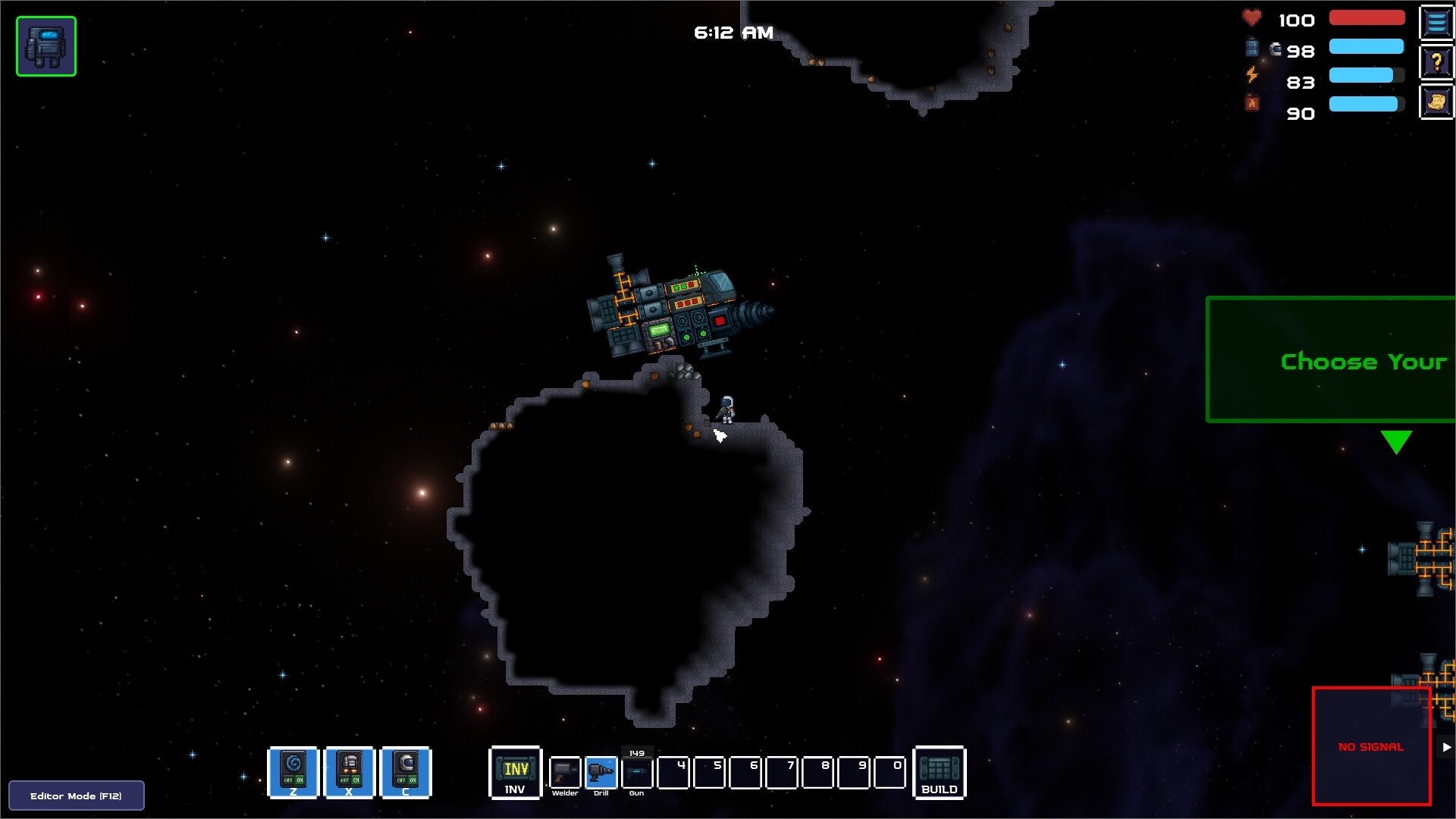Select the Drill hotbar slot
The height and width of the screenshot is (819, 1456).
click(601, 773)
